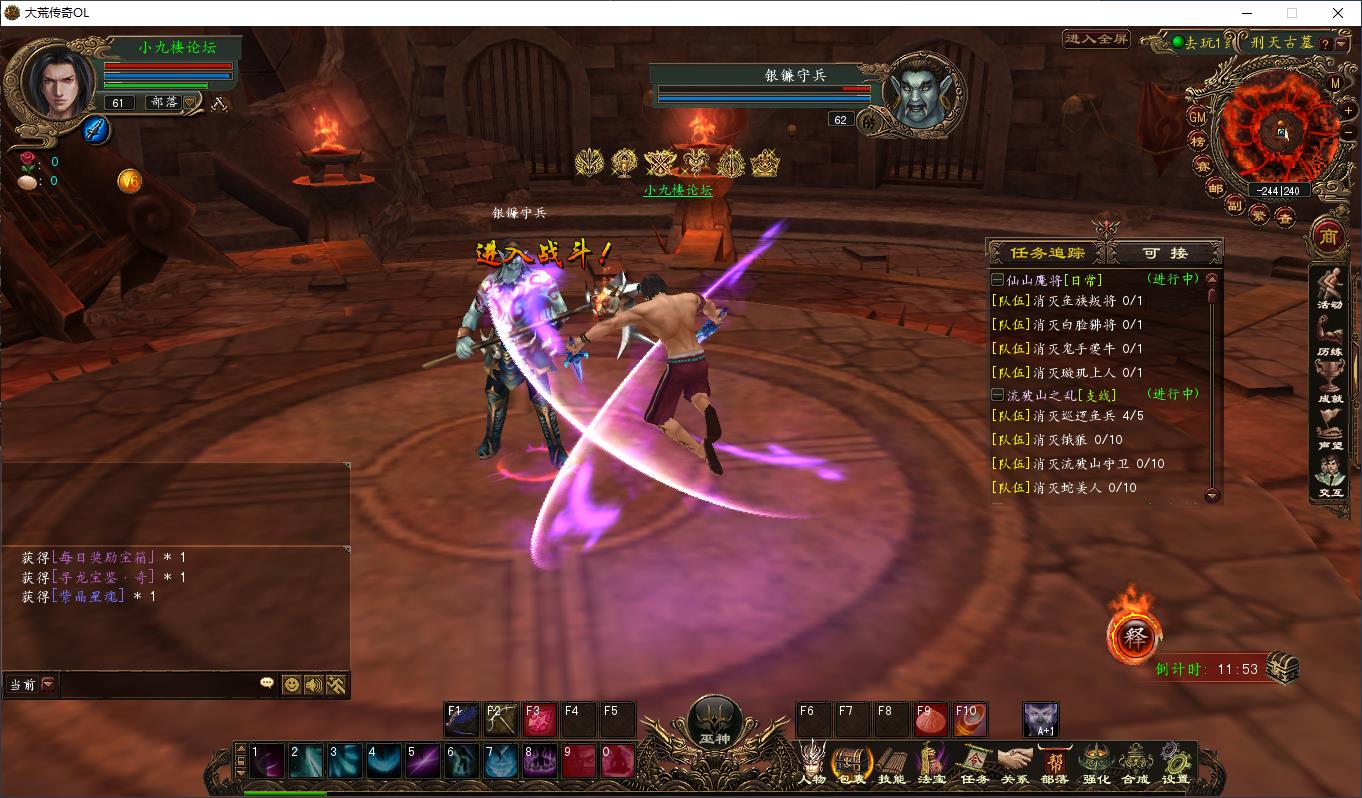Open the chat emoji smiley button

[x=291, y=685]
